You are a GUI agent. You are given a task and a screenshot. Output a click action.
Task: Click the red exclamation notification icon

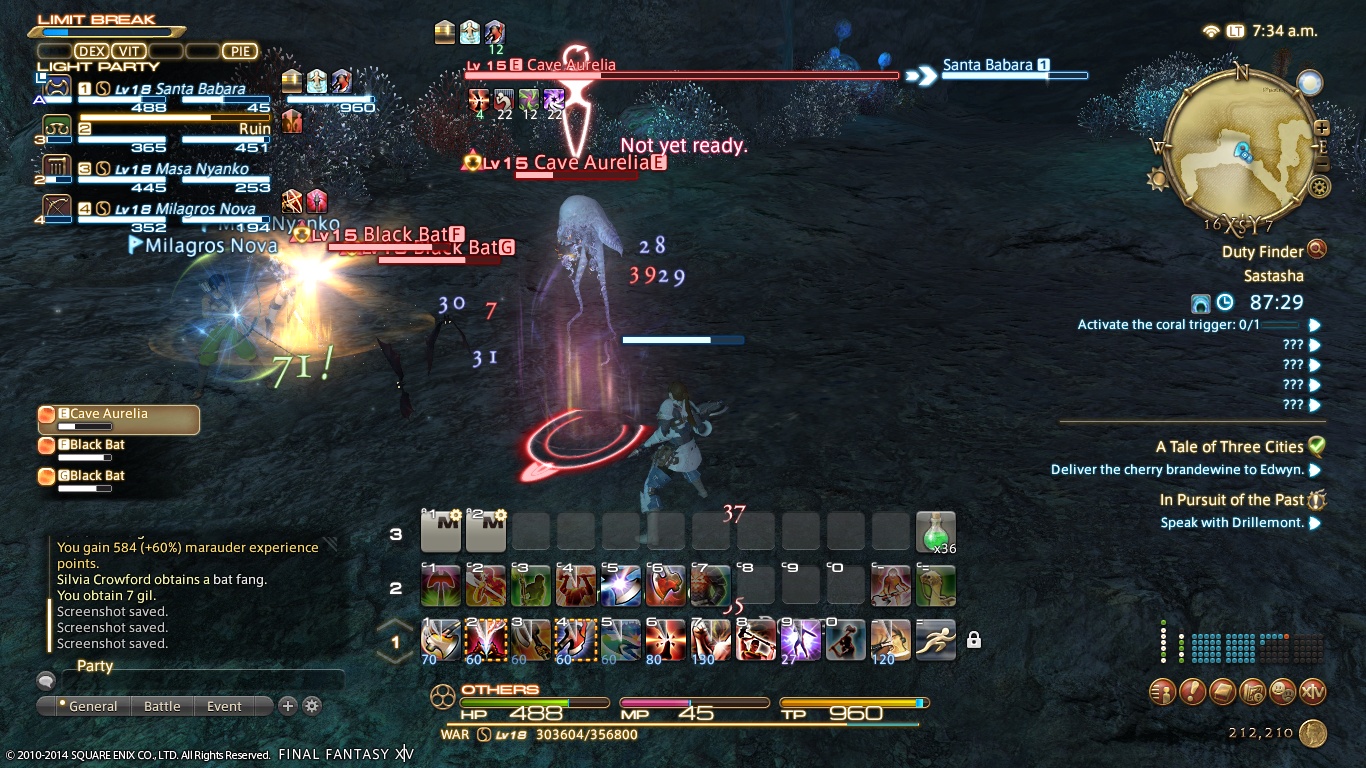click(1193, 691)
